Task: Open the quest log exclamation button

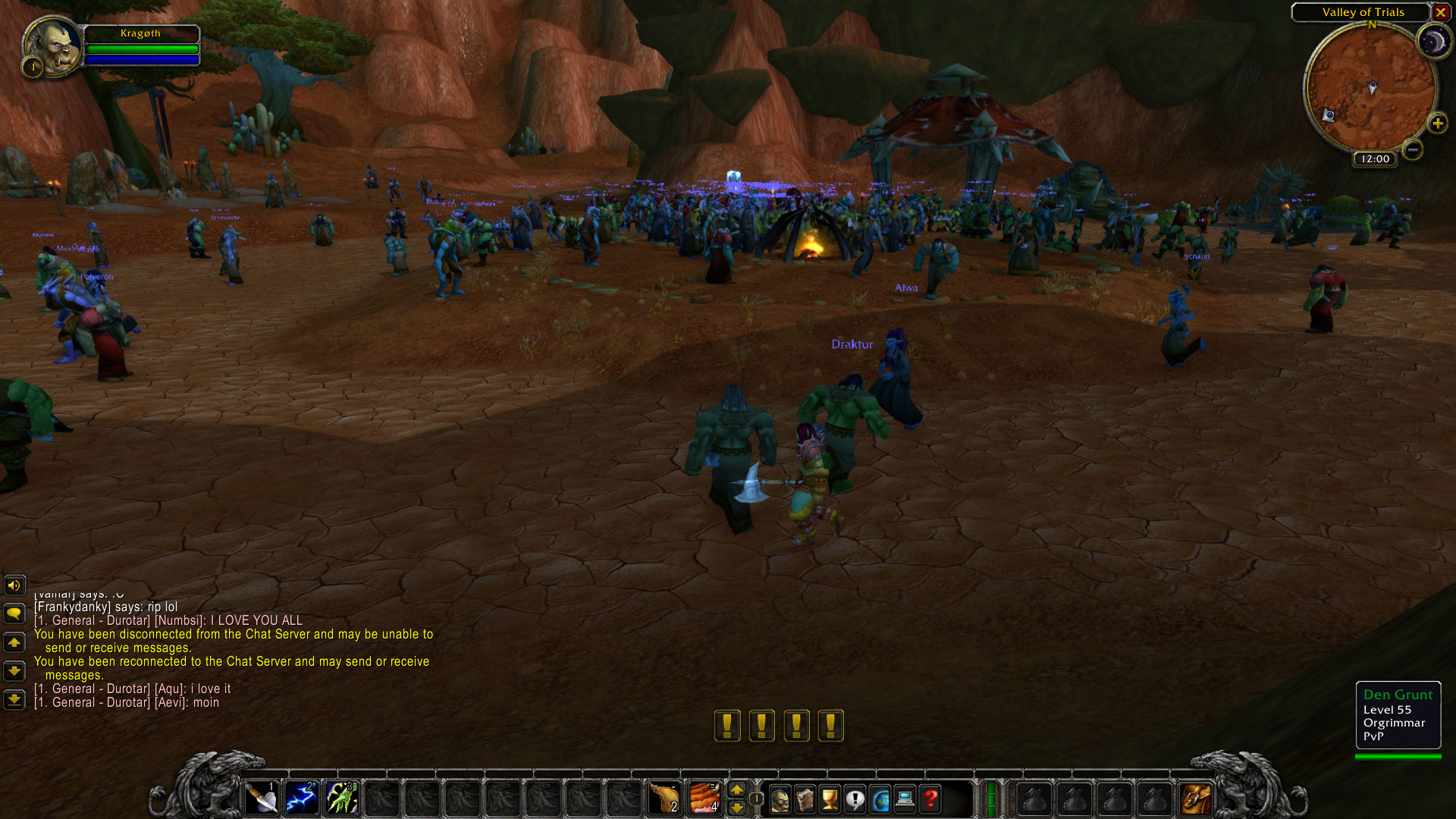Action: click(x=855, y=799)
